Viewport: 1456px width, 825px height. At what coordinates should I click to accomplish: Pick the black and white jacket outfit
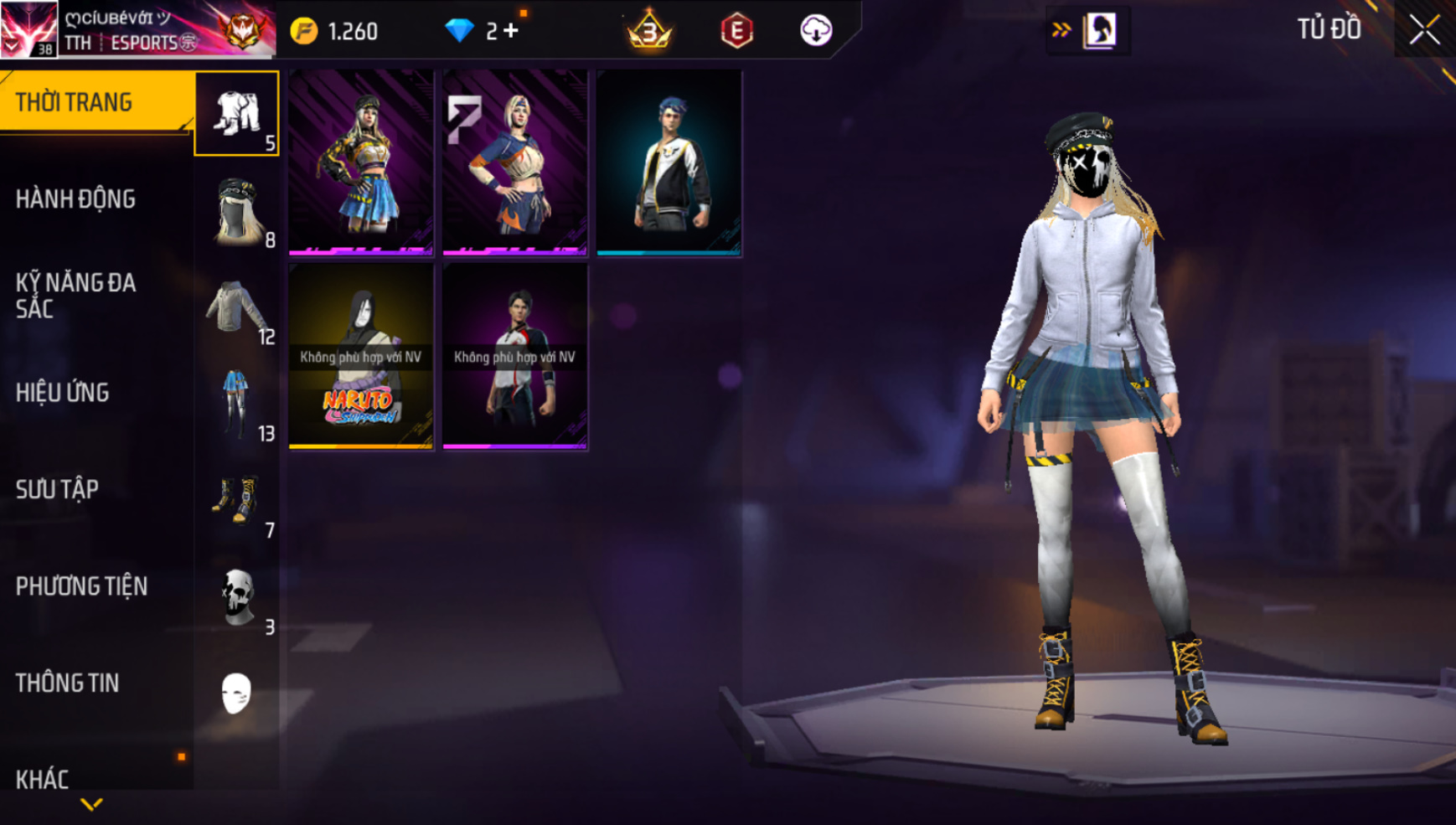(669, 162)
